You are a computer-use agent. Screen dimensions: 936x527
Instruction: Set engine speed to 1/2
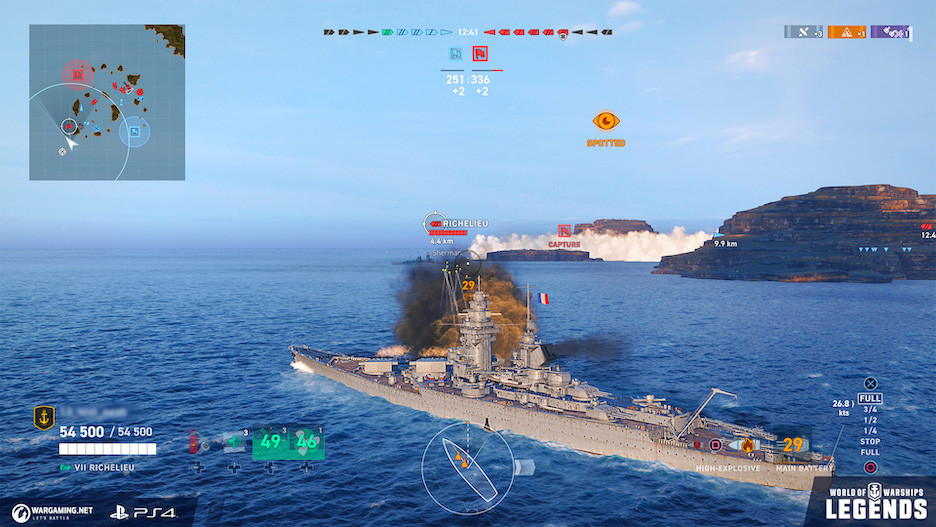click(x=871, y=420)
